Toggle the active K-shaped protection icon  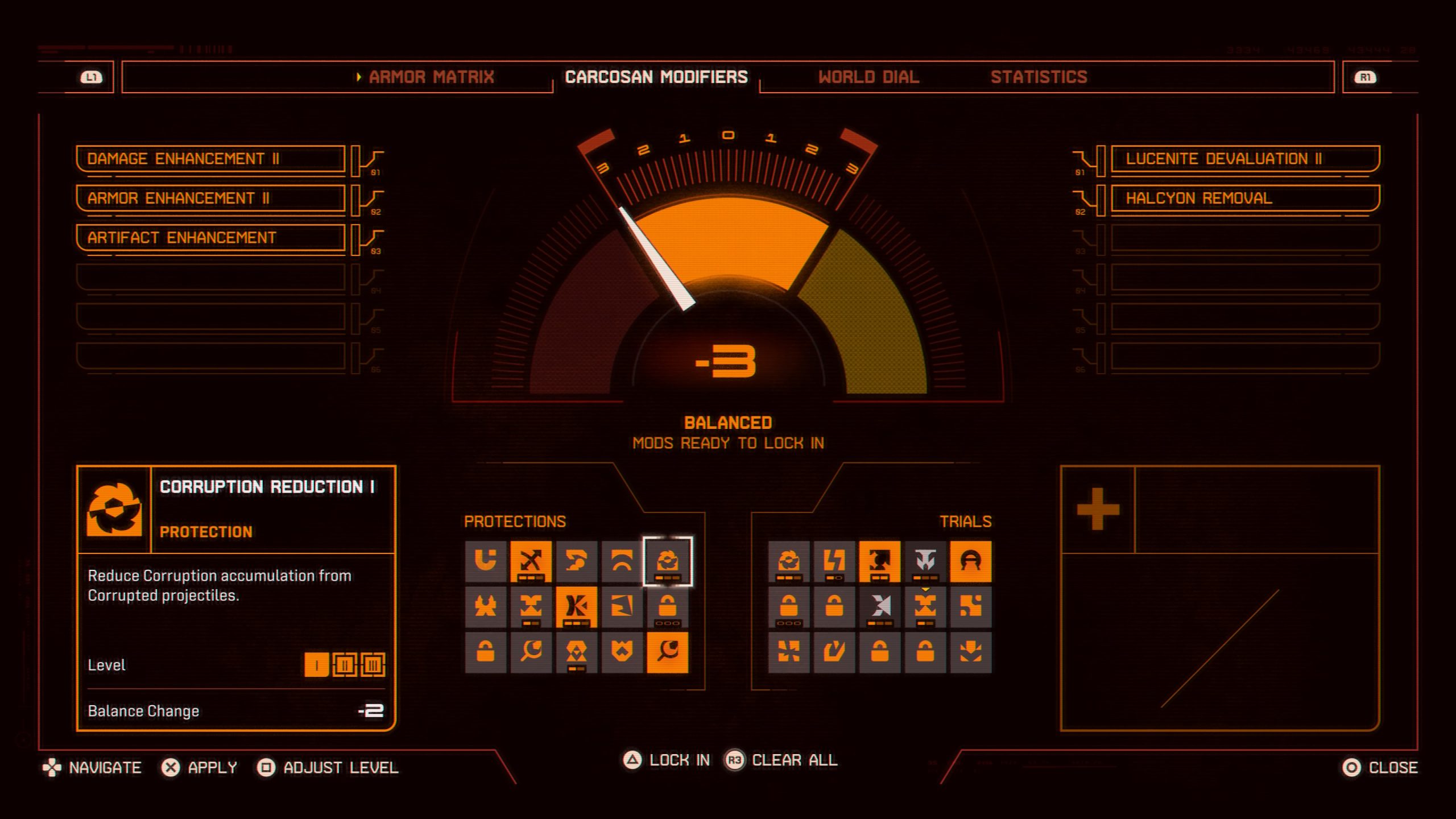576,607
